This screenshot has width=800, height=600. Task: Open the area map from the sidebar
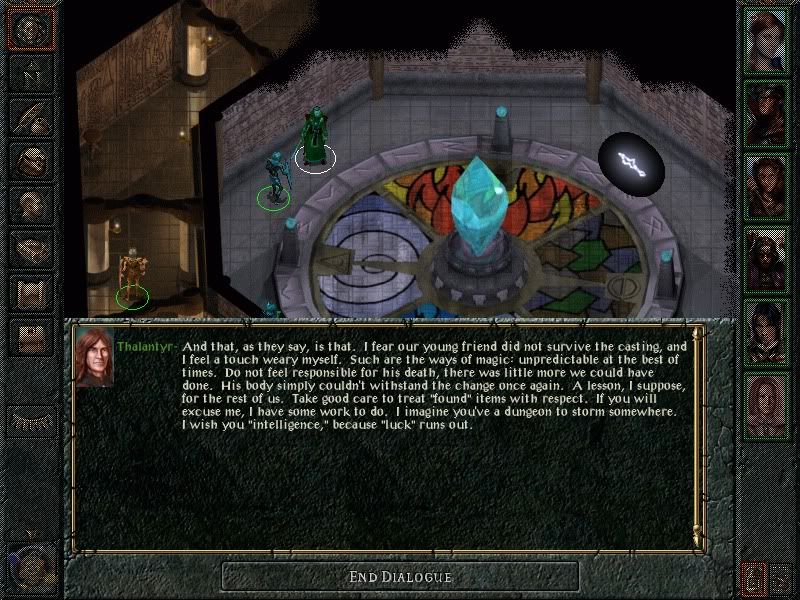(x=30, y=73)
